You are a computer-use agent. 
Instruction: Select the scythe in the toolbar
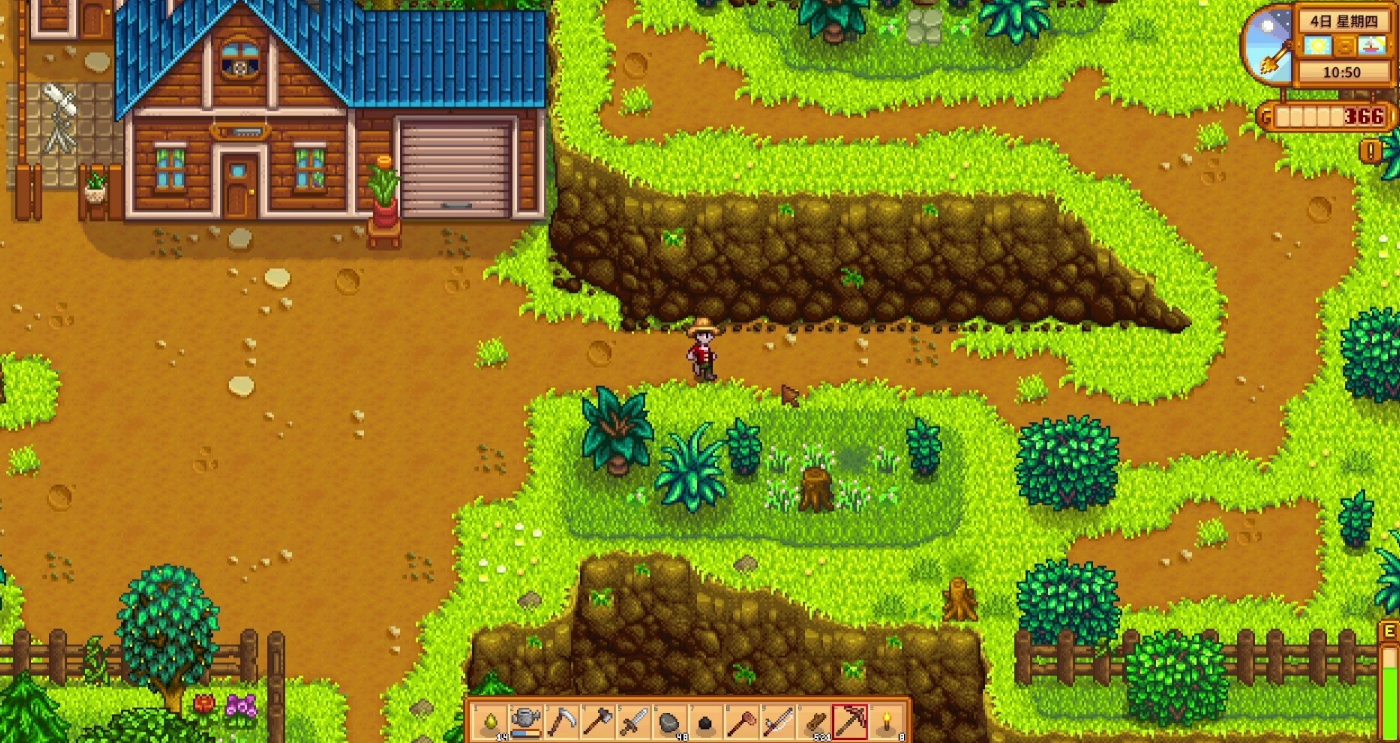coord(562,721)
